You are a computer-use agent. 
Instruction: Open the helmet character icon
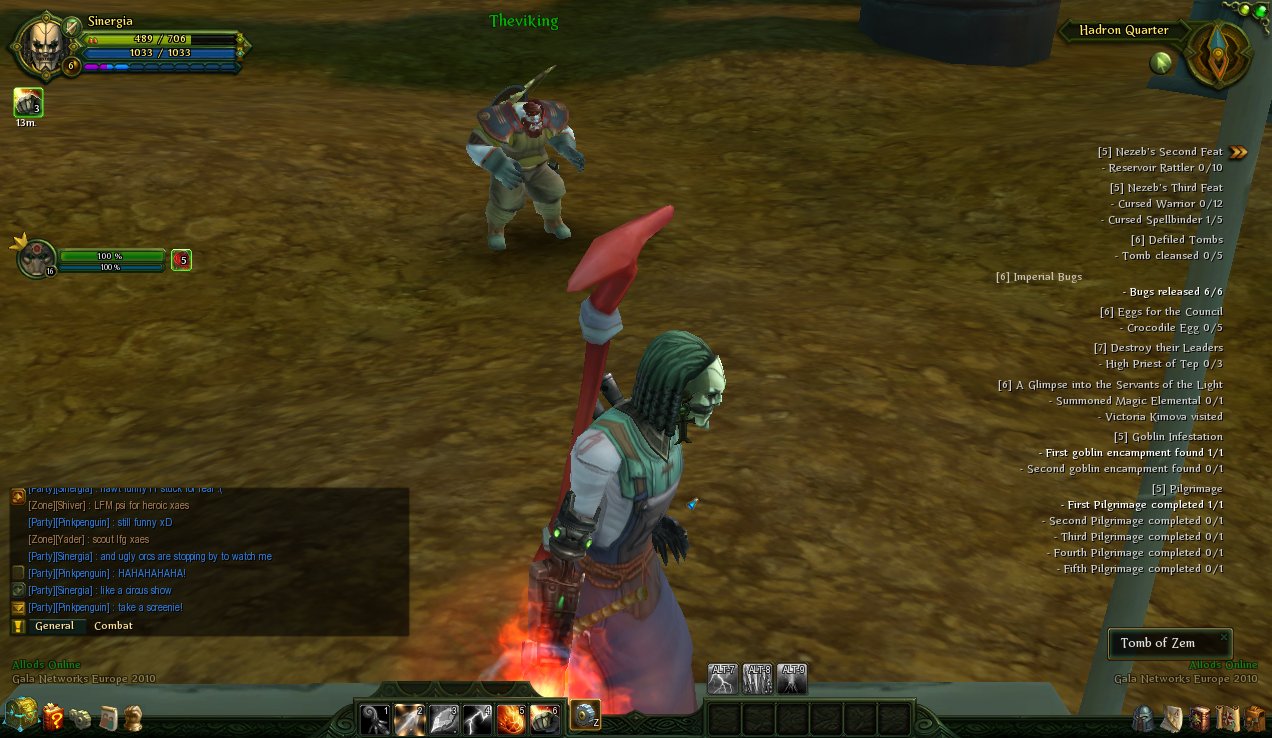coord(1143,718)
